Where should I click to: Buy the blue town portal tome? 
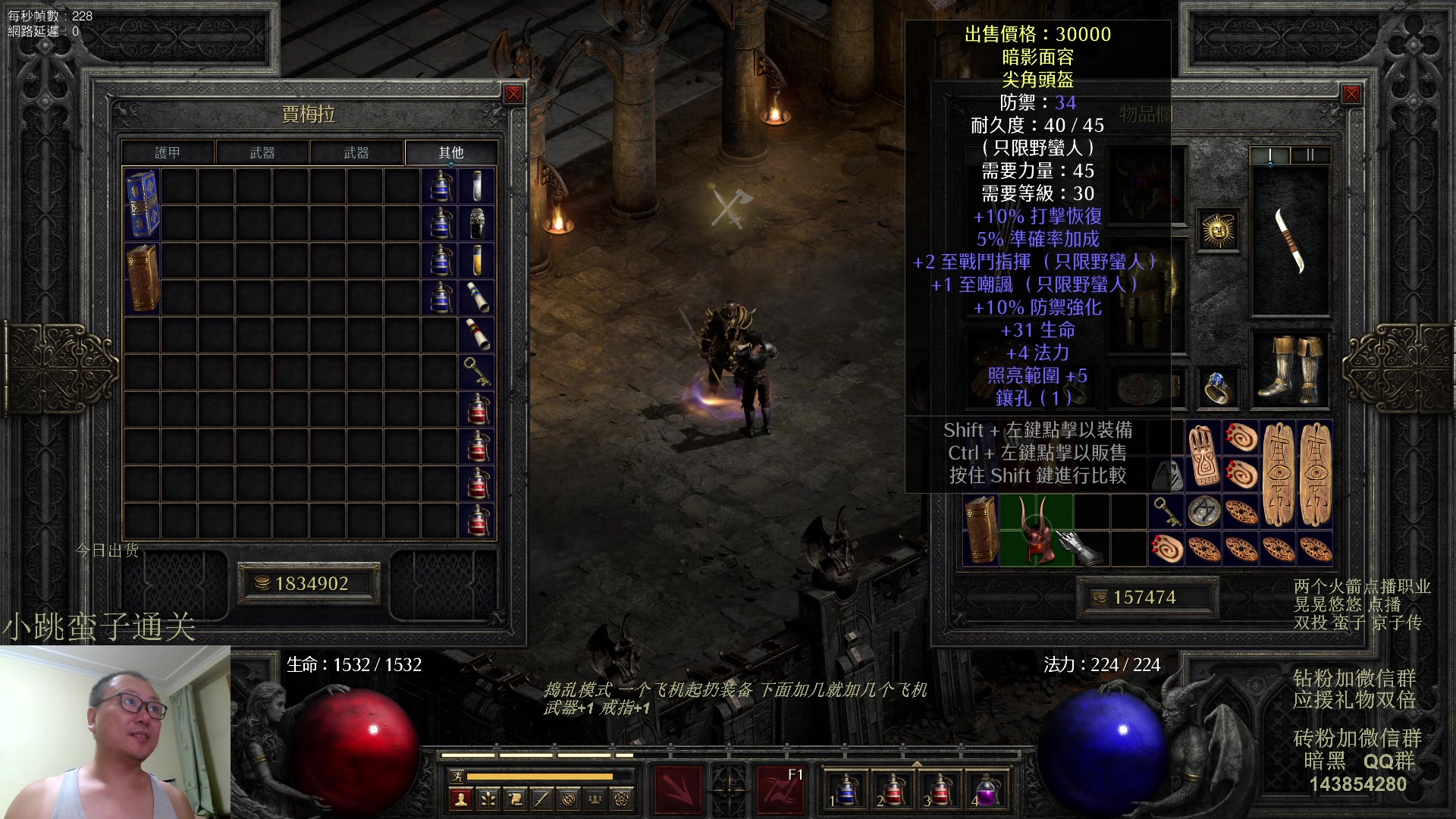(x=142, y=204)
